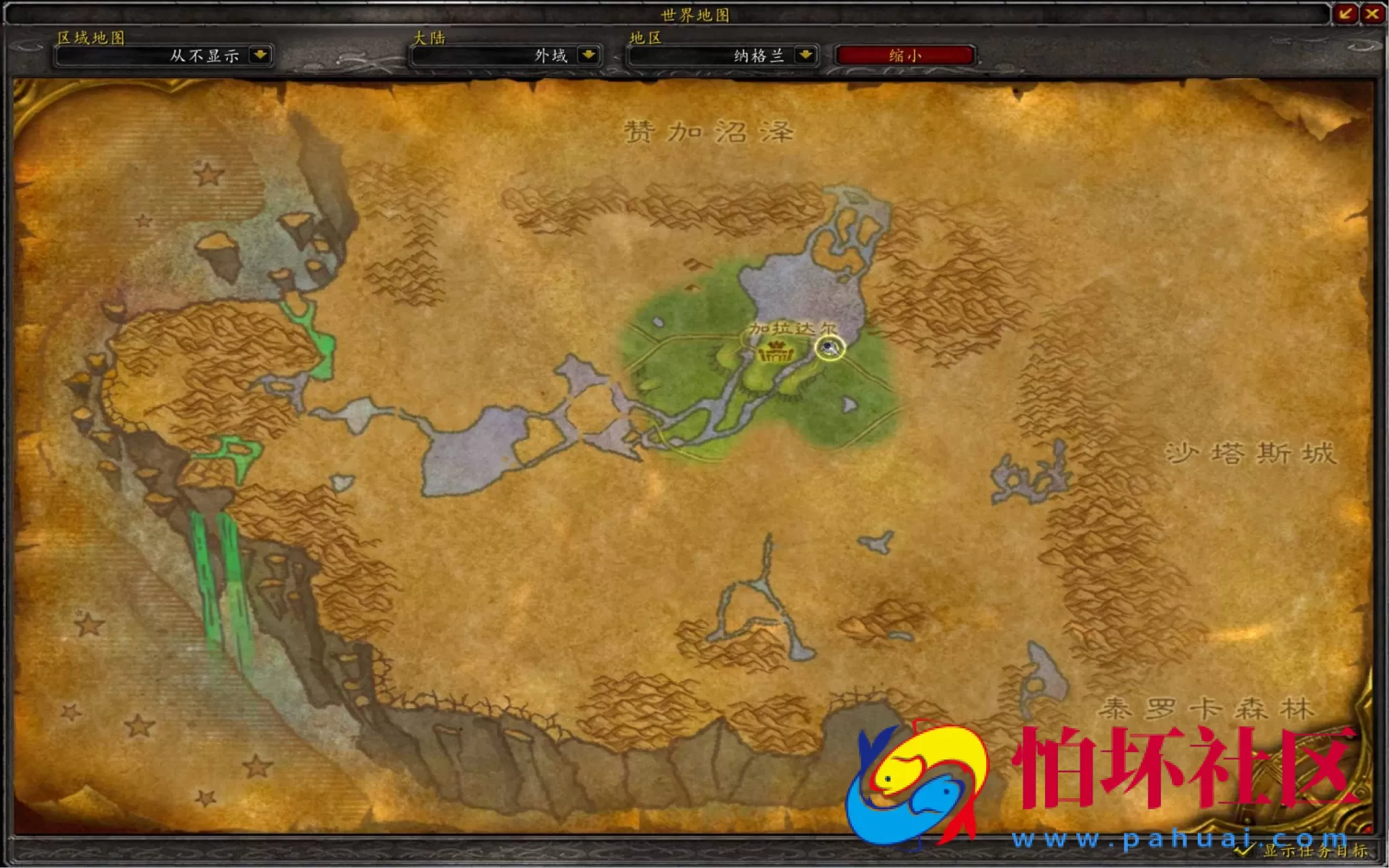
Task: Click the red X to close the world map
Action: (1371, 15)
